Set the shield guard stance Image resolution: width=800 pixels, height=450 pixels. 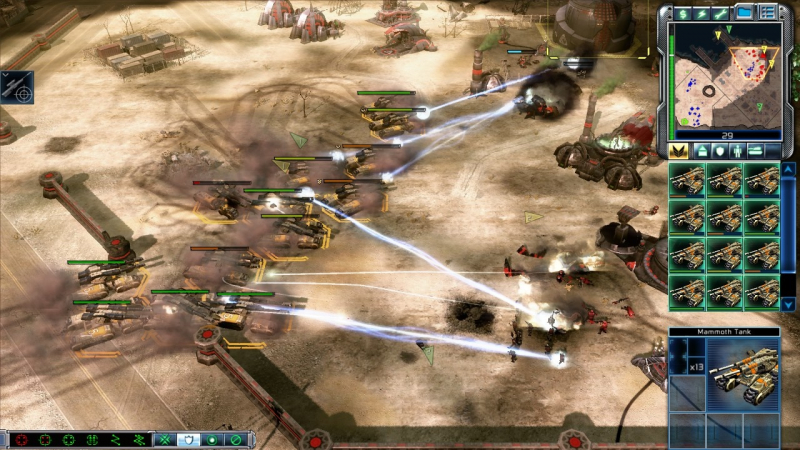188,439
